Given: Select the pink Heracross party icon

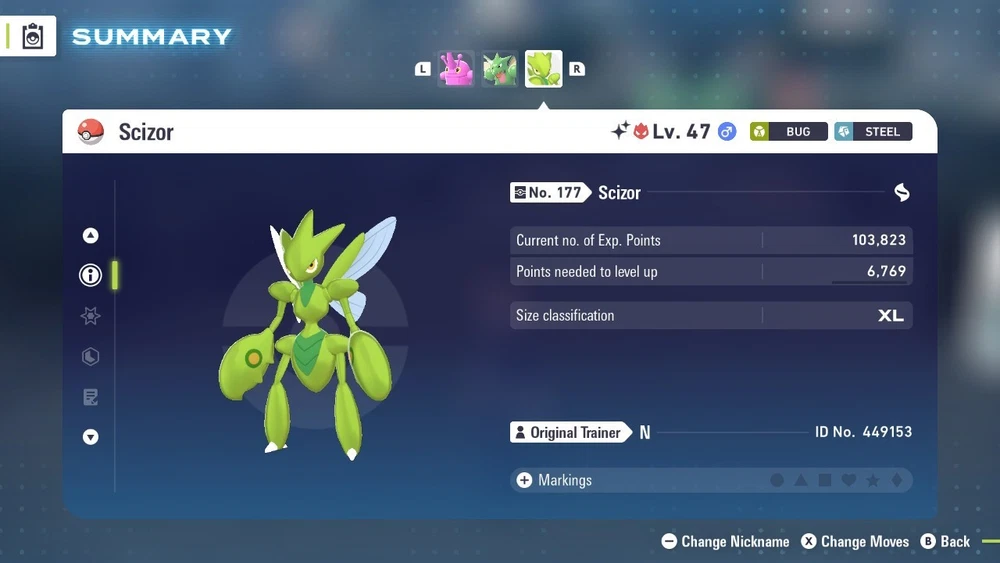Looking at the screenshot, I should [456, 69].
